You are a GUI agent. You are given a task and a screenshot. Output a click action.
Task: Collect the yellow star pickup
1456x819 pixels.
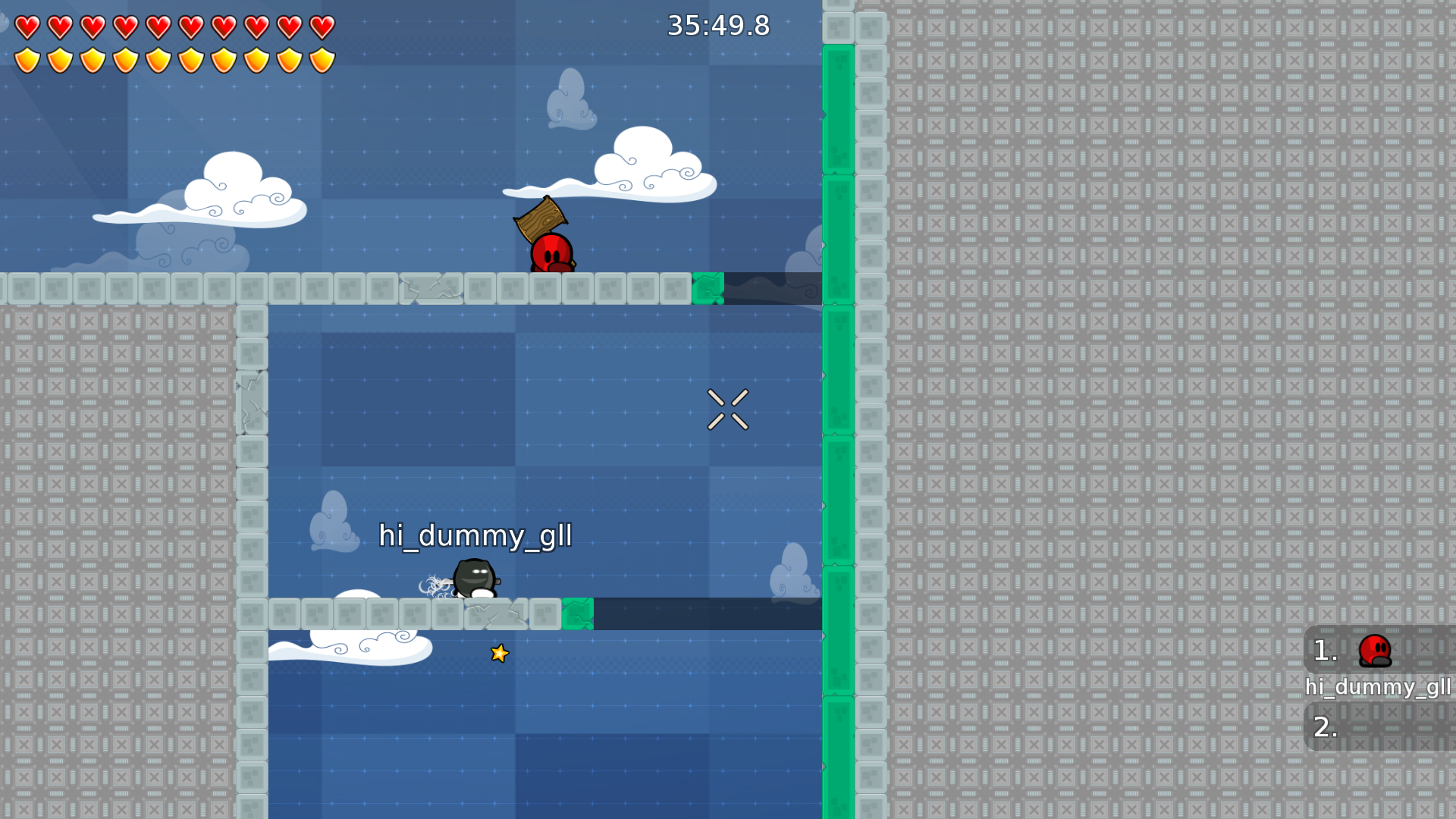click(499, 653)
